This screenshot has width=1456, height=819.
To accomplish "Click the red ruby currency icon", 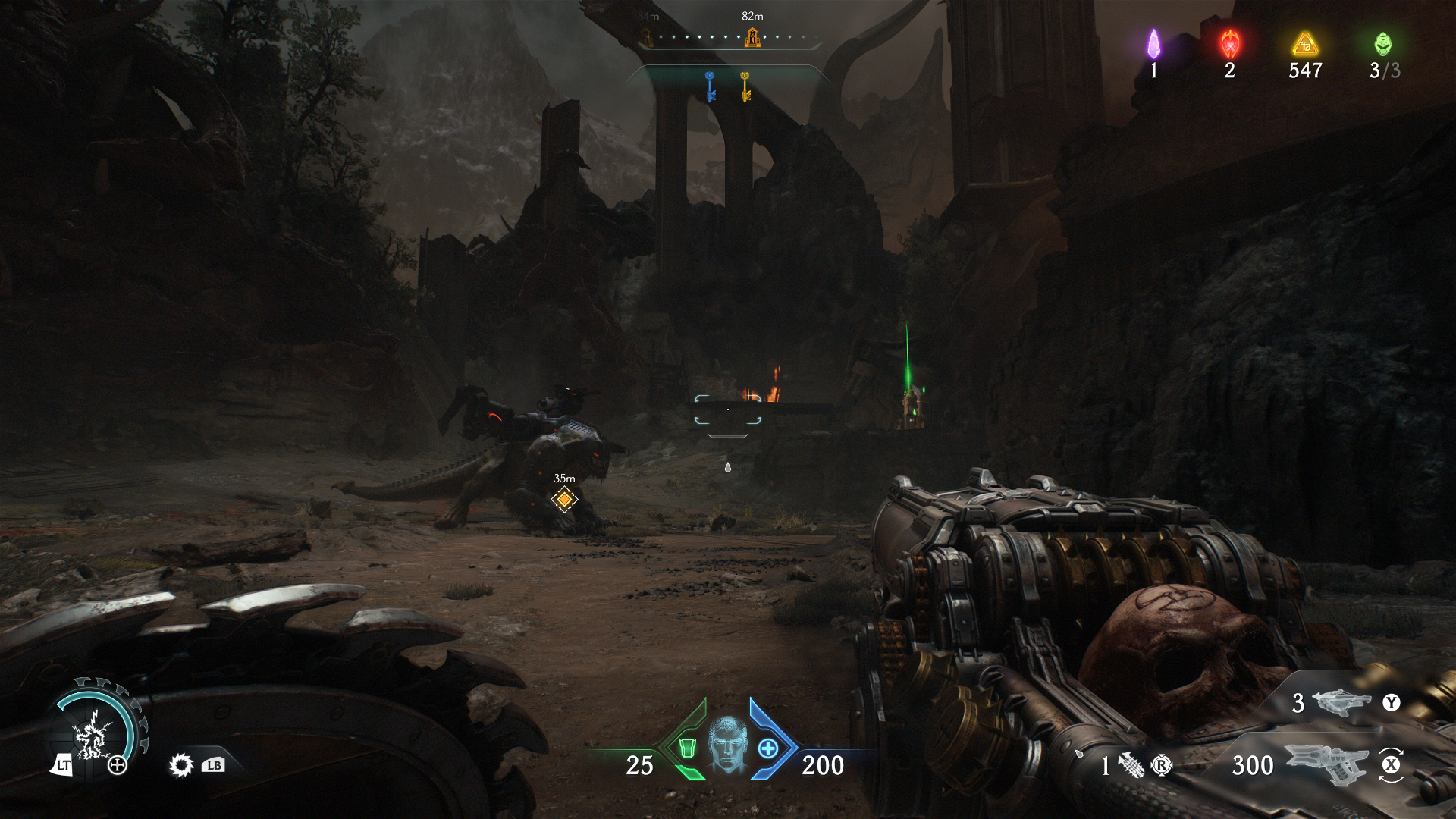I will pos(1230,44).
